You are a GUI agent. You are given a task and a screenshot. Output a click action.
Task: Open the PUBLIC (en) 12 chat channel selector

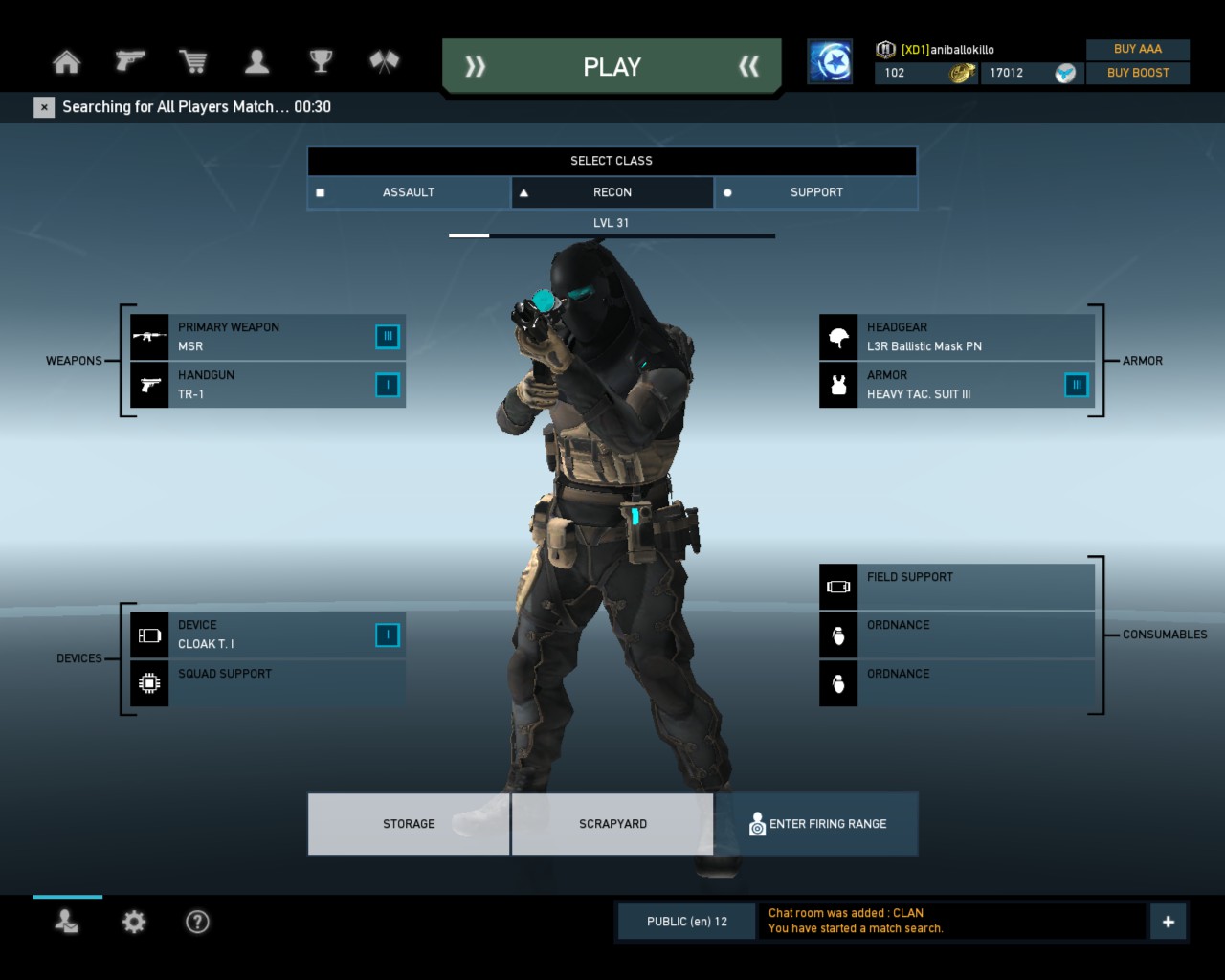[x=686, y=921]
